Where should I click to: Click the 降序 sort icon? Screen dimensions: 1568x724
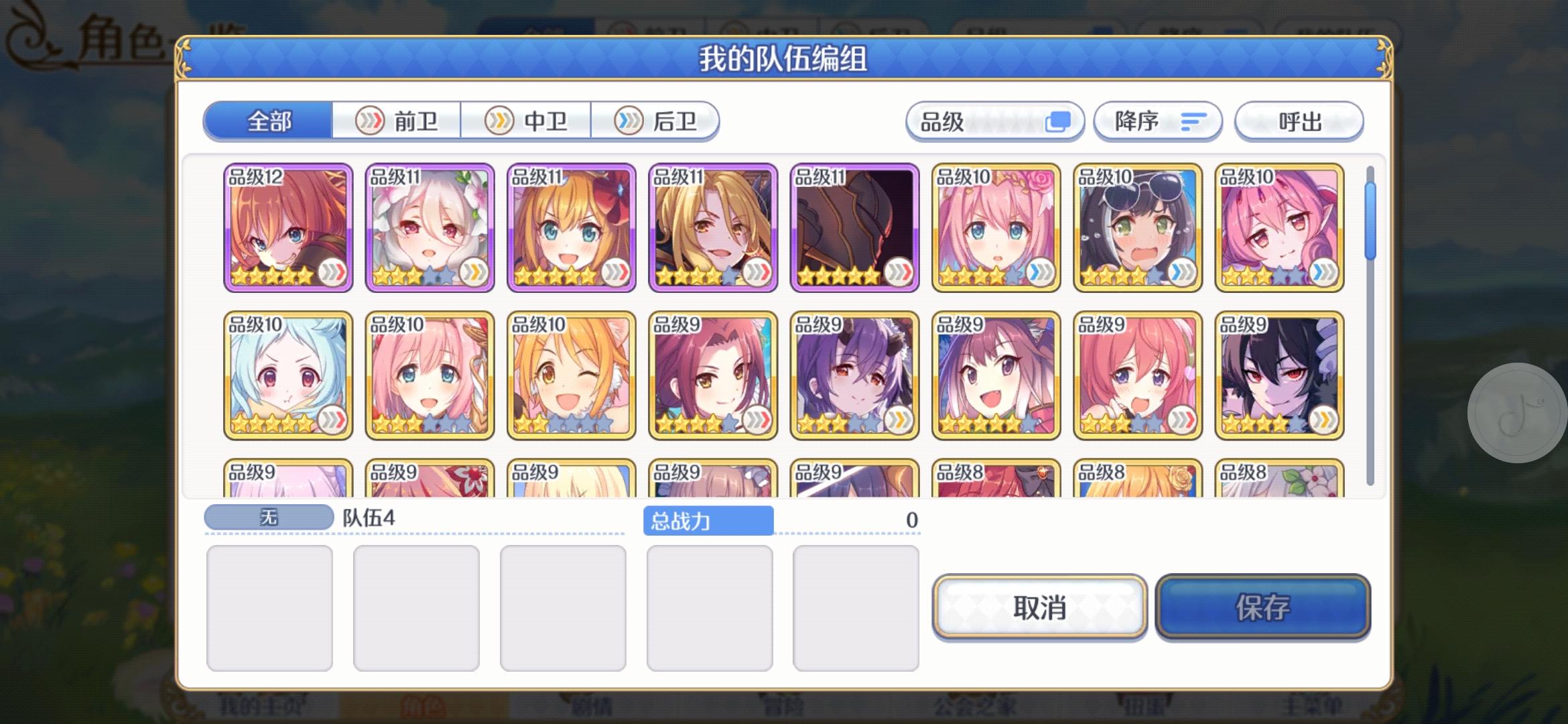(x=1194, y=121)
